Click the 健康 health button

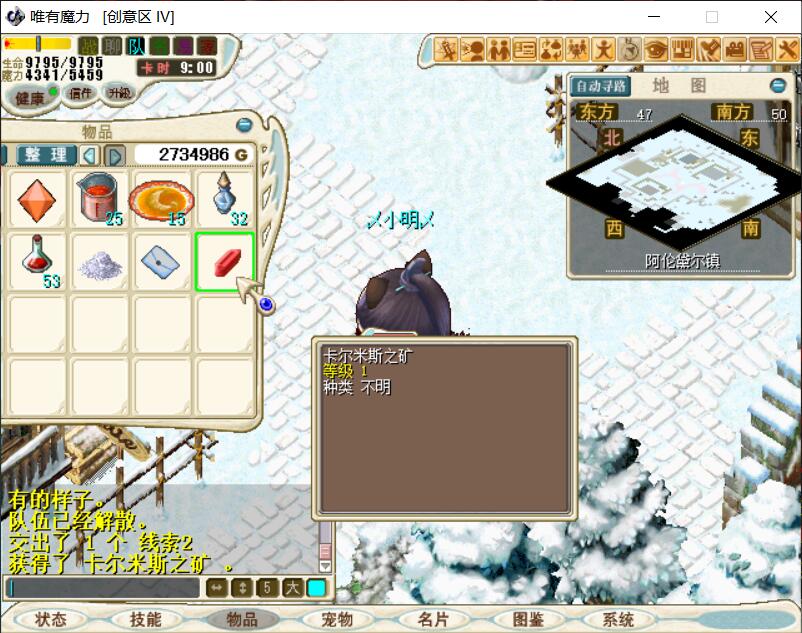(29, 98)
